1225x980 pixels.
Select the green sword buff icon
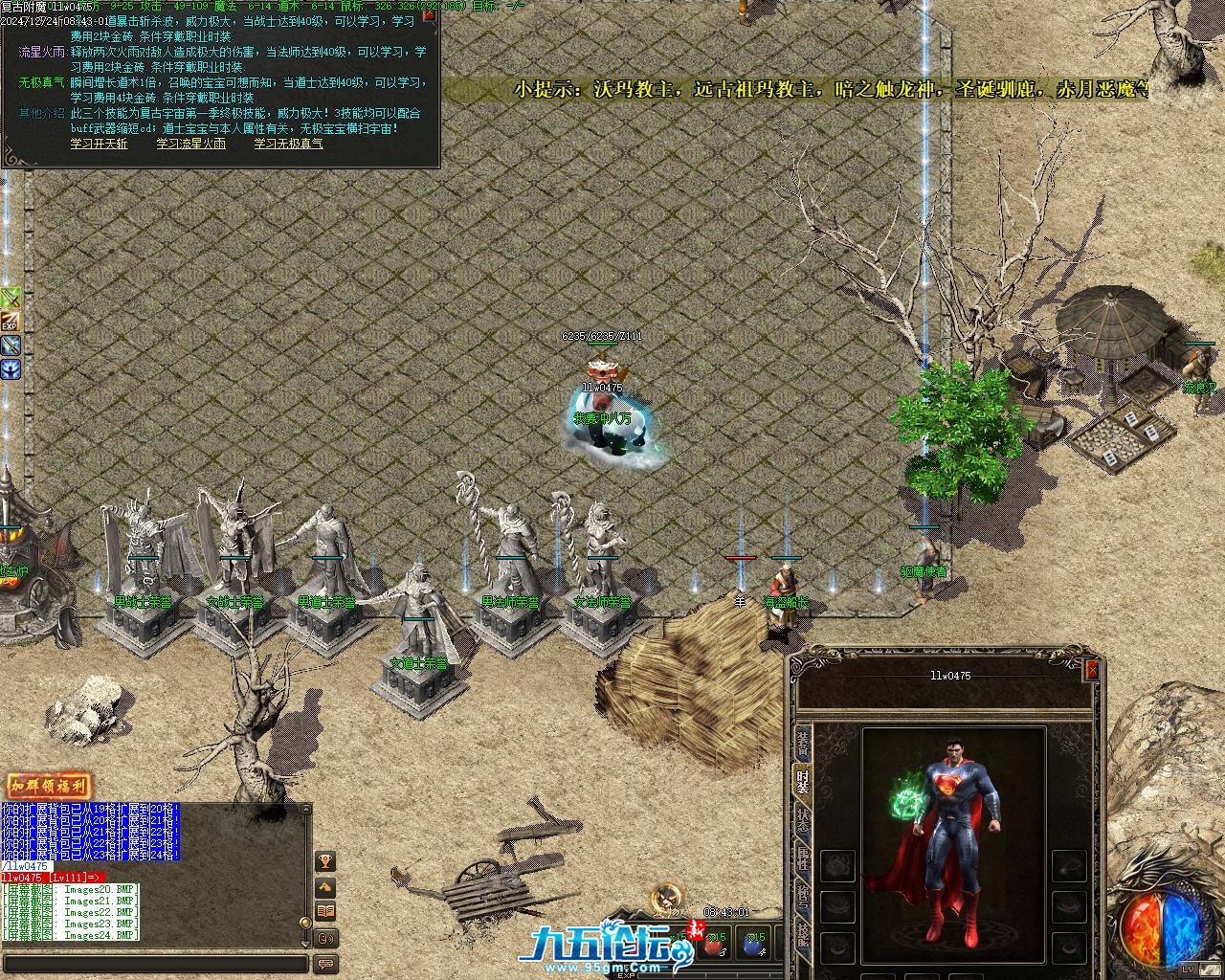(x=11, y=298)
